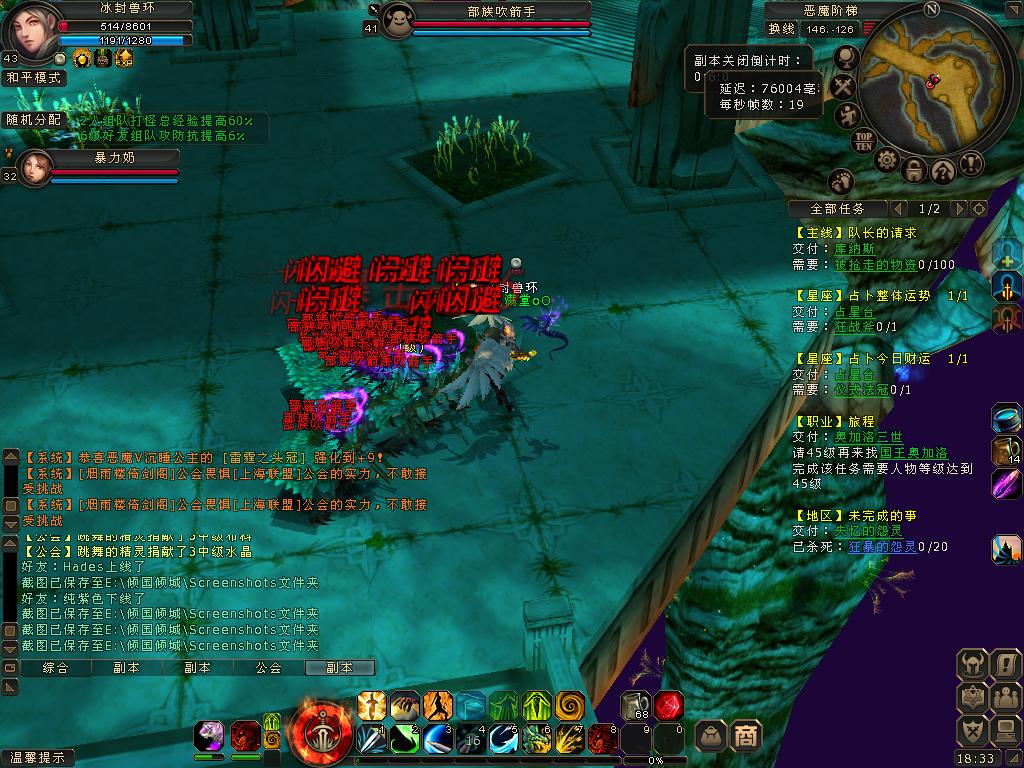Switch chat to the 公会 tab

tap(268, 668)
